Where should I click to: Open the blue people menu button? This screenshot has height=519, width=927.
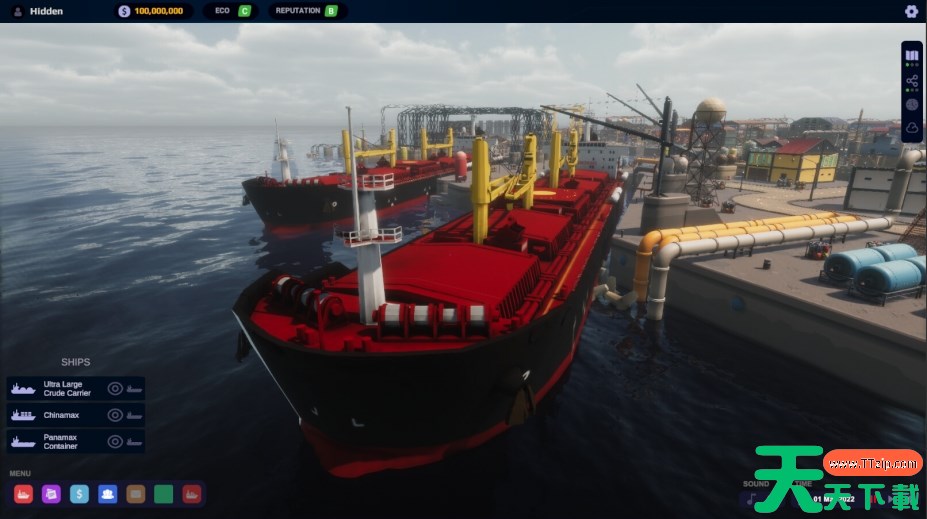click(x=108, y=493)
